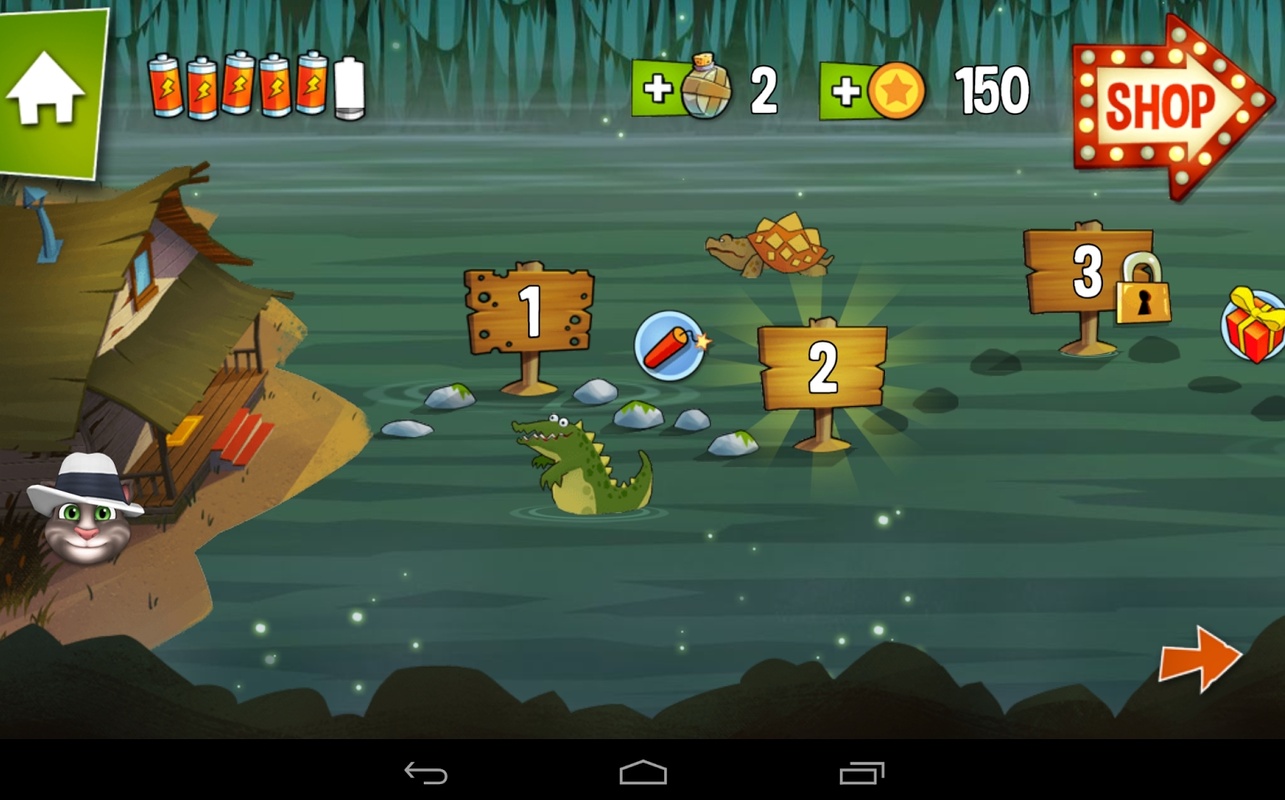Select level 1 wooden sign
Viewport: 1285px width, 800px height.
(x=528, y=310)
